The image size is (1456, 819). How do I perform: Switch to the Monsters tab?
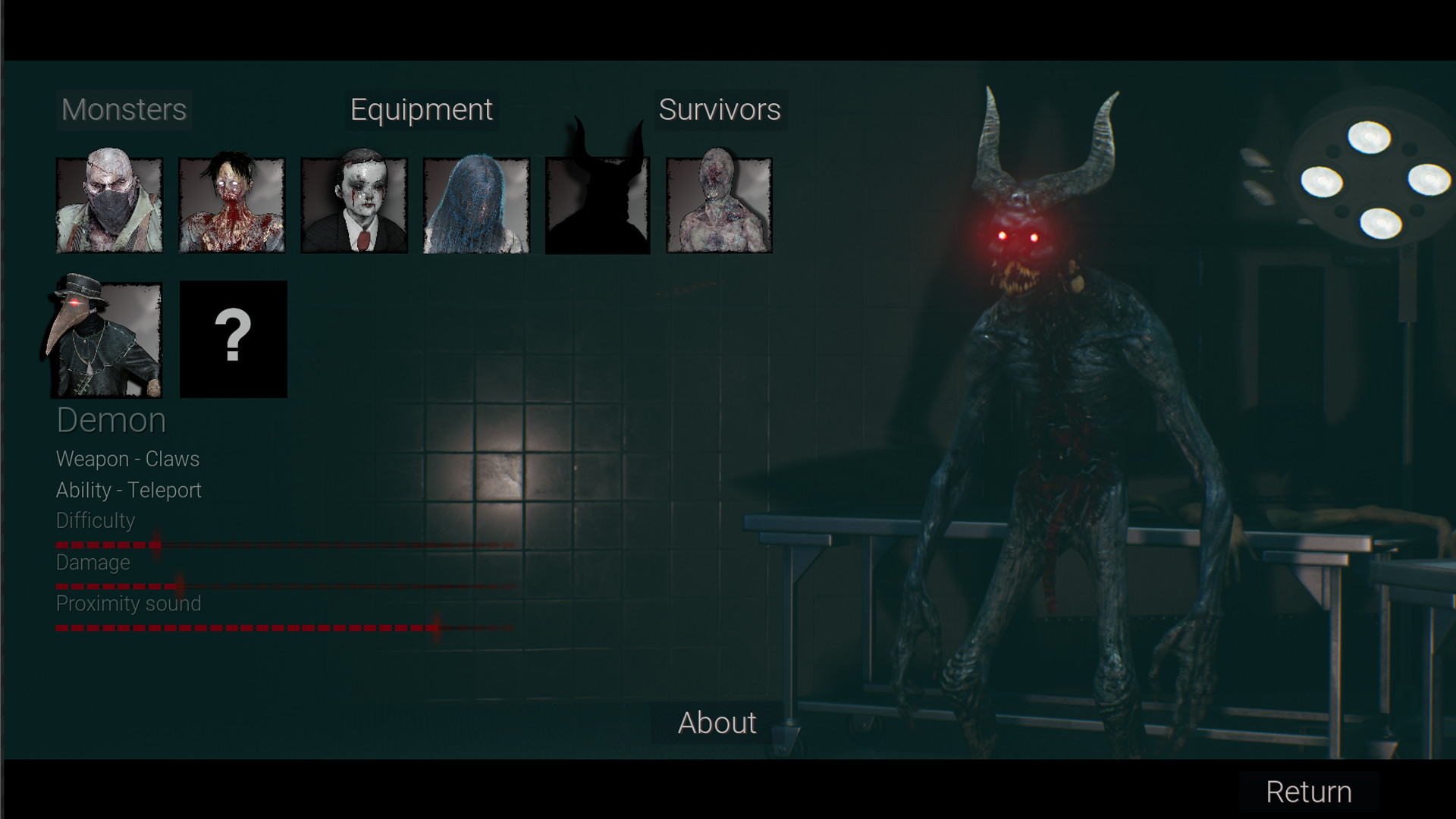(x=123, y=109)
